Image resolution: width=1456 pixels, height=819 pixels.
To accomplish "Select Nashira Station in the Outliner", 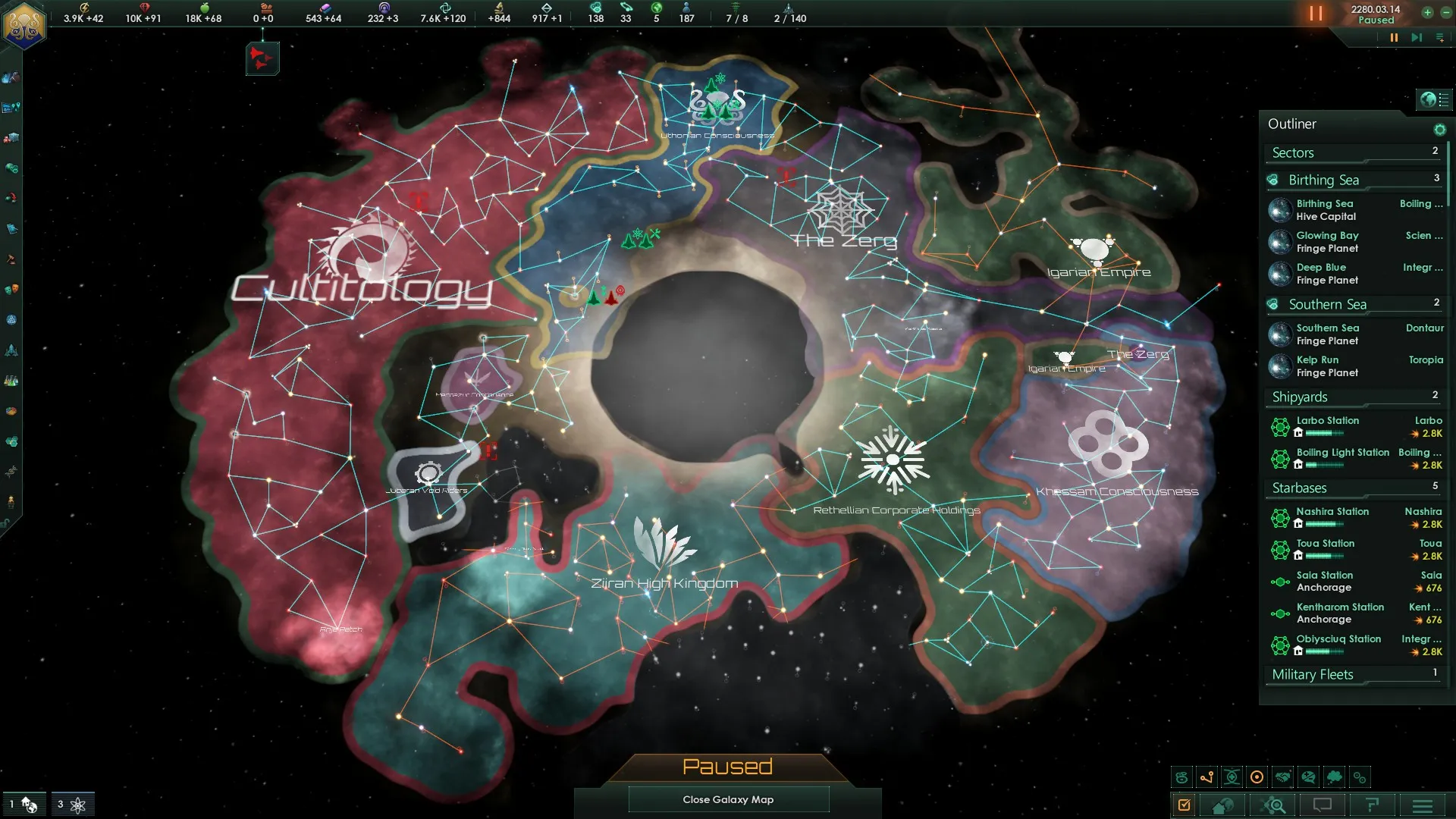I will pos(1332,511).
